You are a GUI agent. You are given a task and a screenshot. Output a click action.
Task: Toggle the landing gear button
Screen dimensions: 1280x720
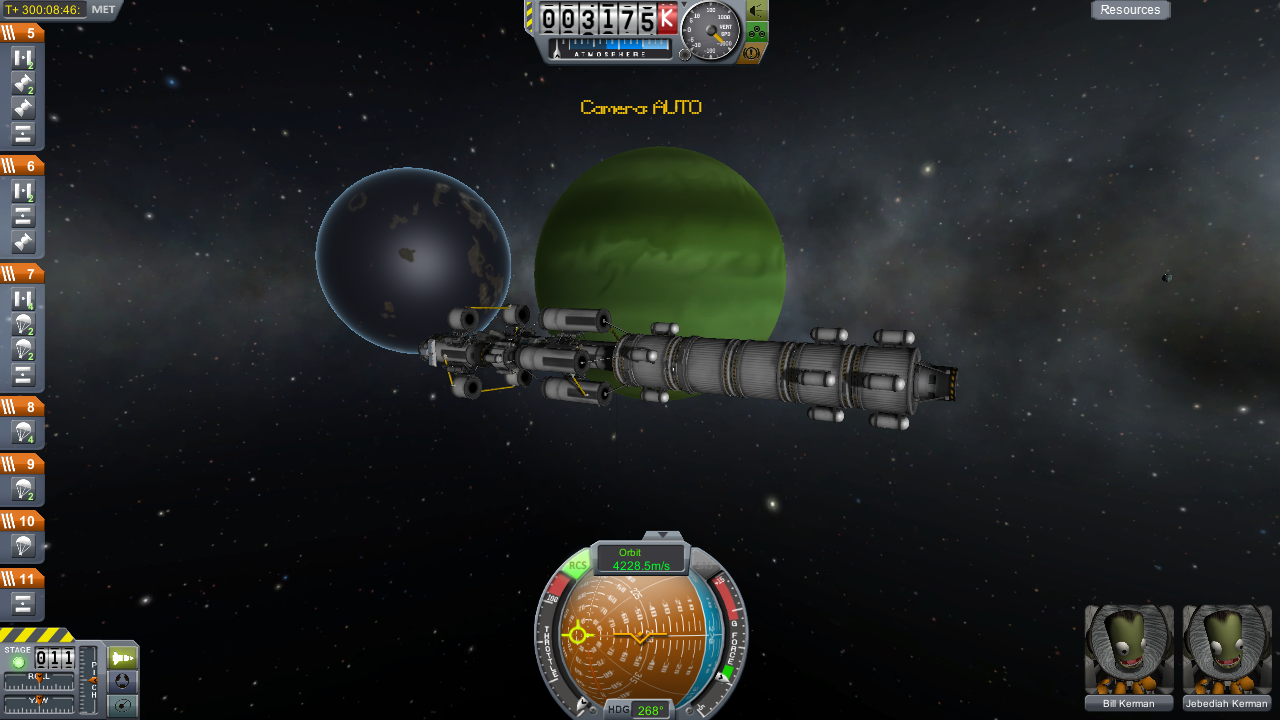coord(757,32)
